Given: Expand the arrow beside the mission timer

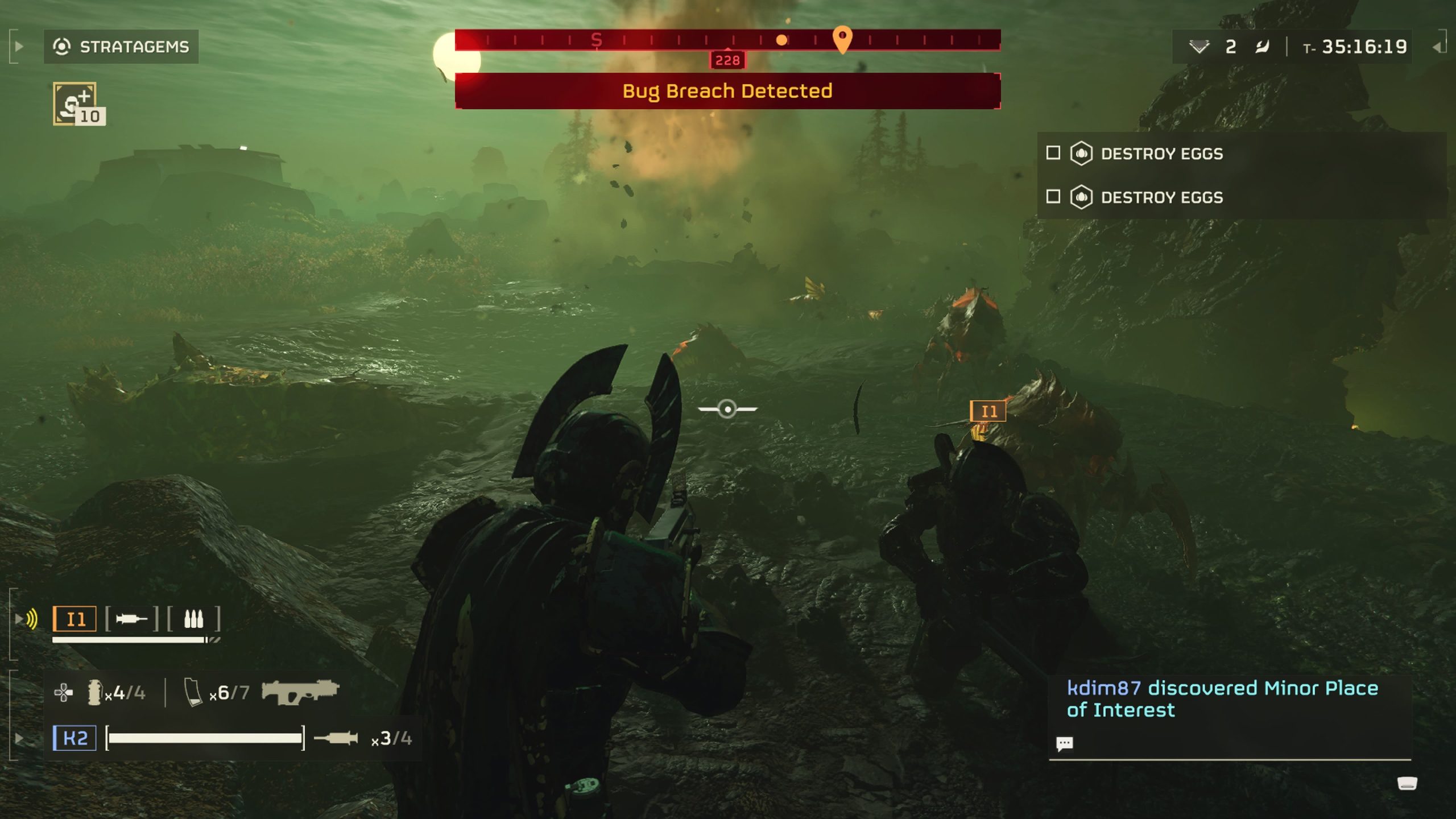Looking at the screenshot, I should click(x=1437, y=47).
